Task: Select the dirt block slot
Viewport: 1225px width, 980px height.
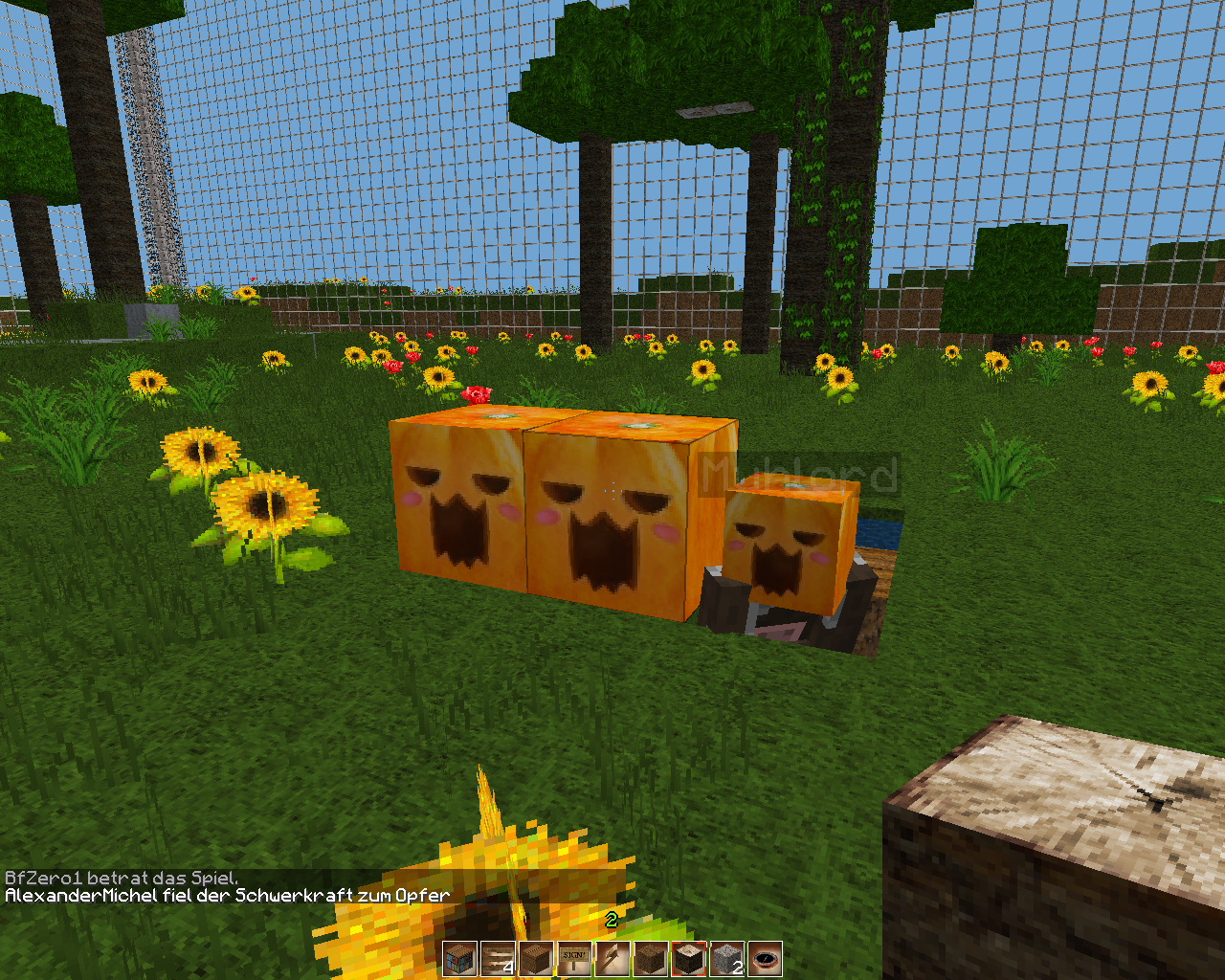Action: [651, 958]
